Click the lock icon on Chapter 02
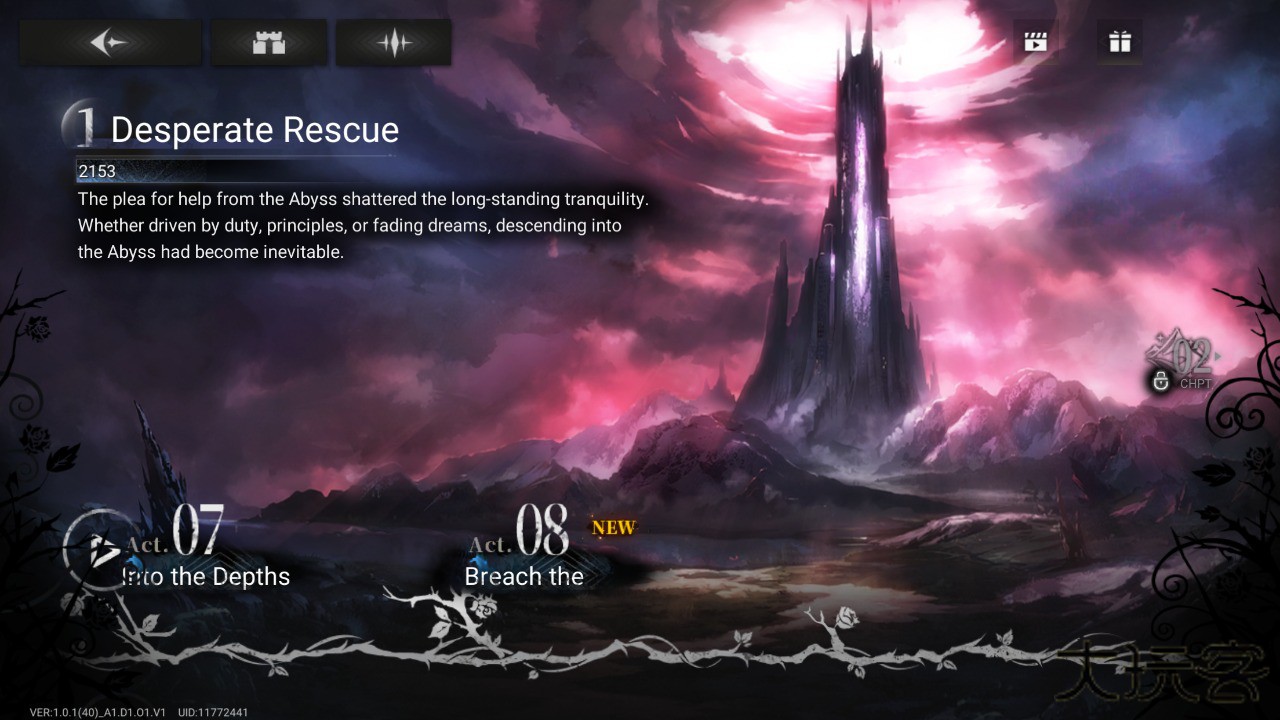Viewport: 1280px width, 720px height. [x=1161, y=380]
